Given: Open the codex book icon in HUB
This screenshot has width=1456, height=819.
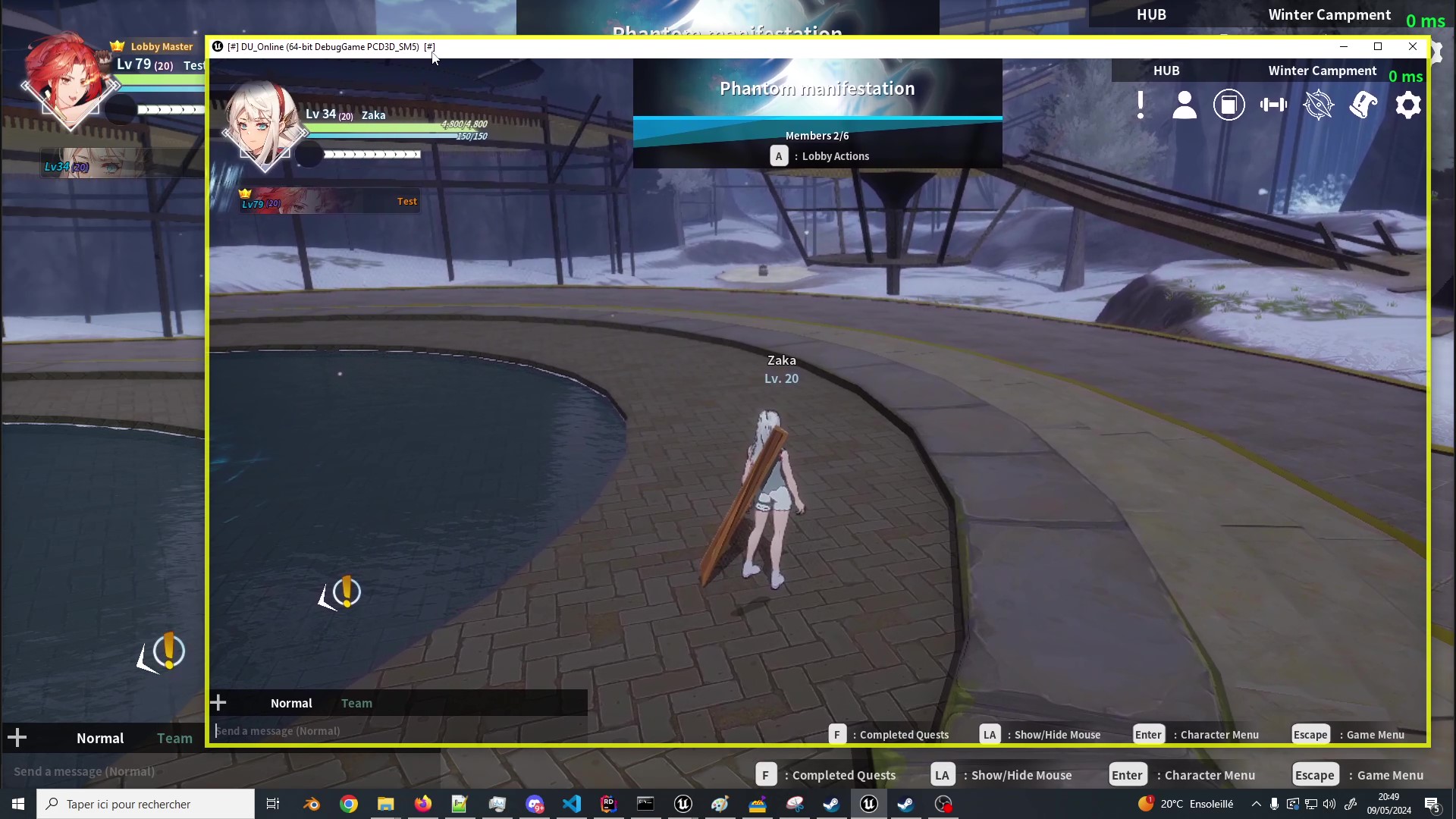Looking at the screenshot, I should (1229, 105).
